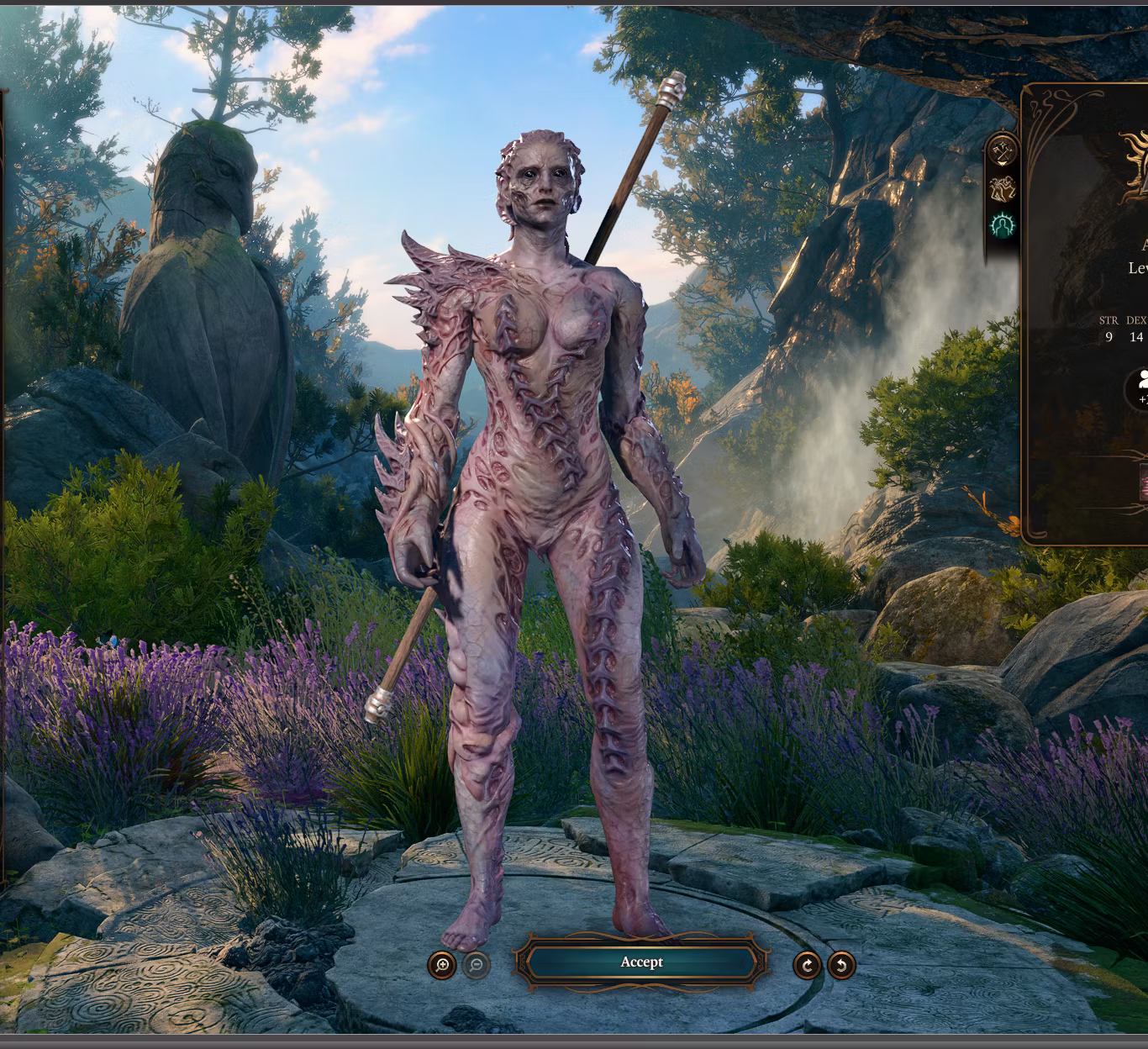Image resolution: width=1148 pixels, height=1049 pixels.
Task: Switch to the crouching figures tab
Action: [1003, 189]
